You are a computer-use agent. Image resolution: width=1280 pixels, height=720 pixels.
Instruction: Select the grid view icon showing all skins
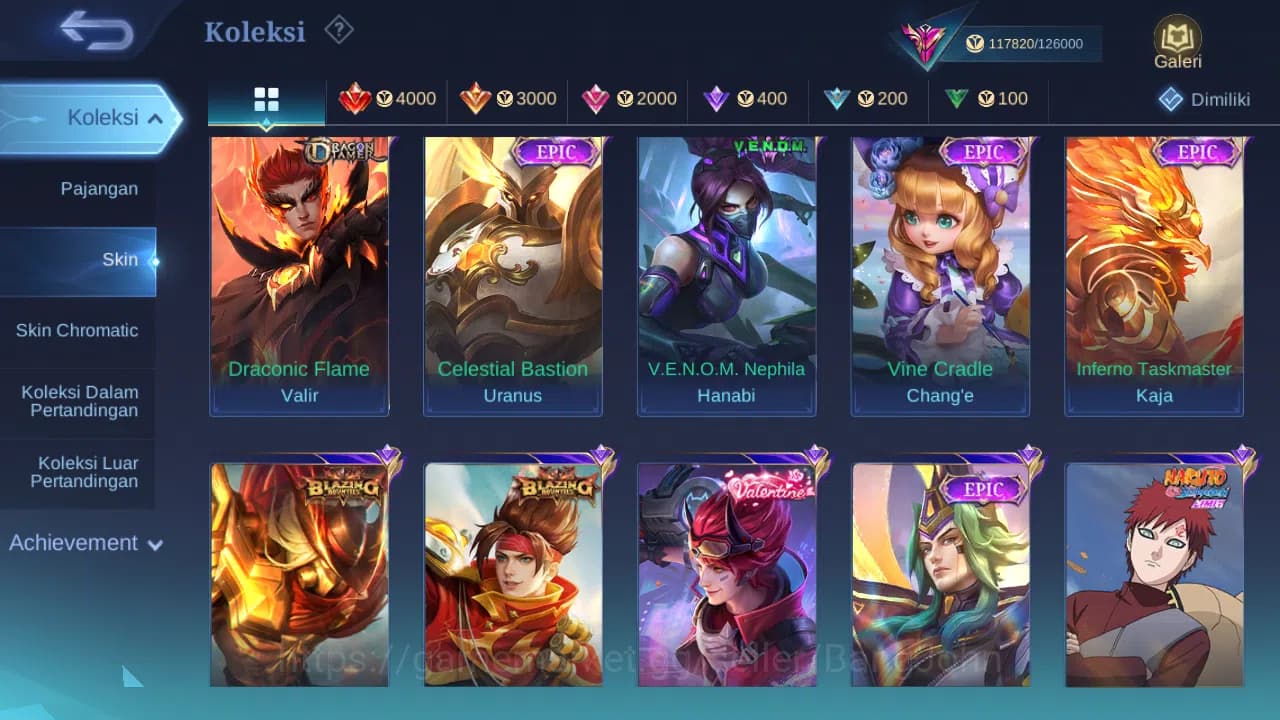[266, 99]
